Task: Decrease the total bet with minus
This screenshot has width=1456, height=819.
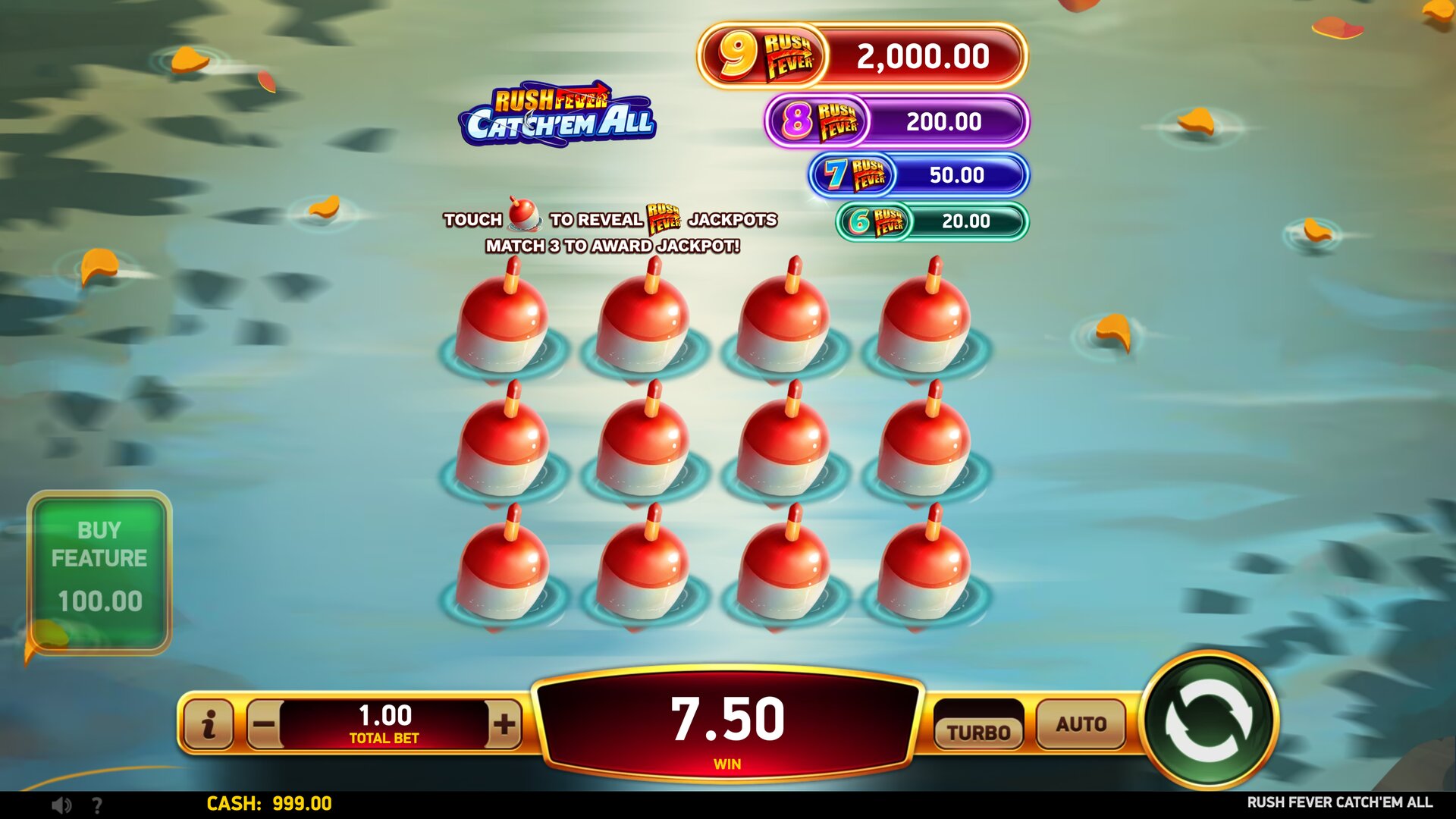Action: 264,724
